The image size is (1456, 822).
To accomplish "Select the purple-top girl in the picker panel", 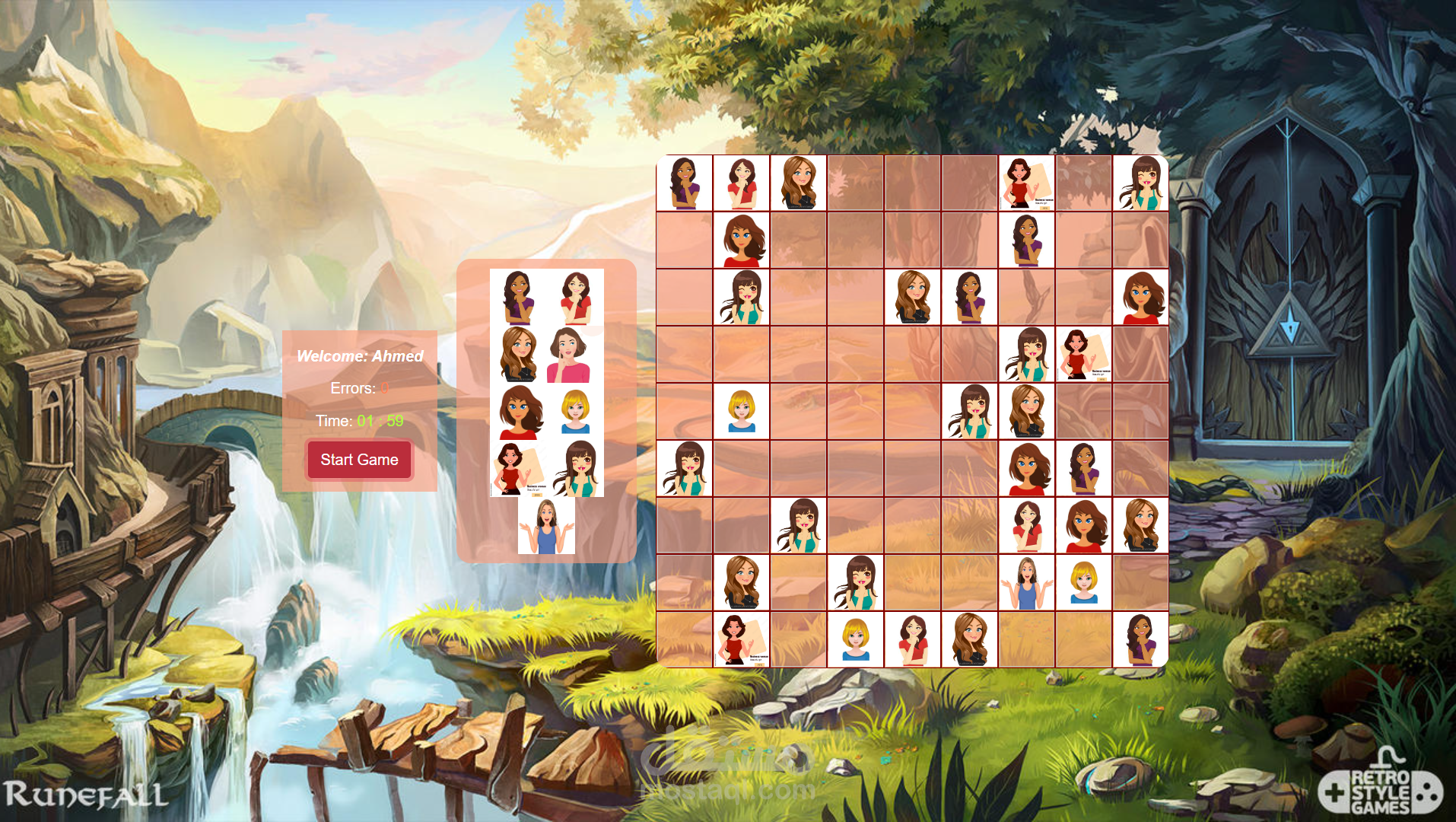I will coord(518,298).
